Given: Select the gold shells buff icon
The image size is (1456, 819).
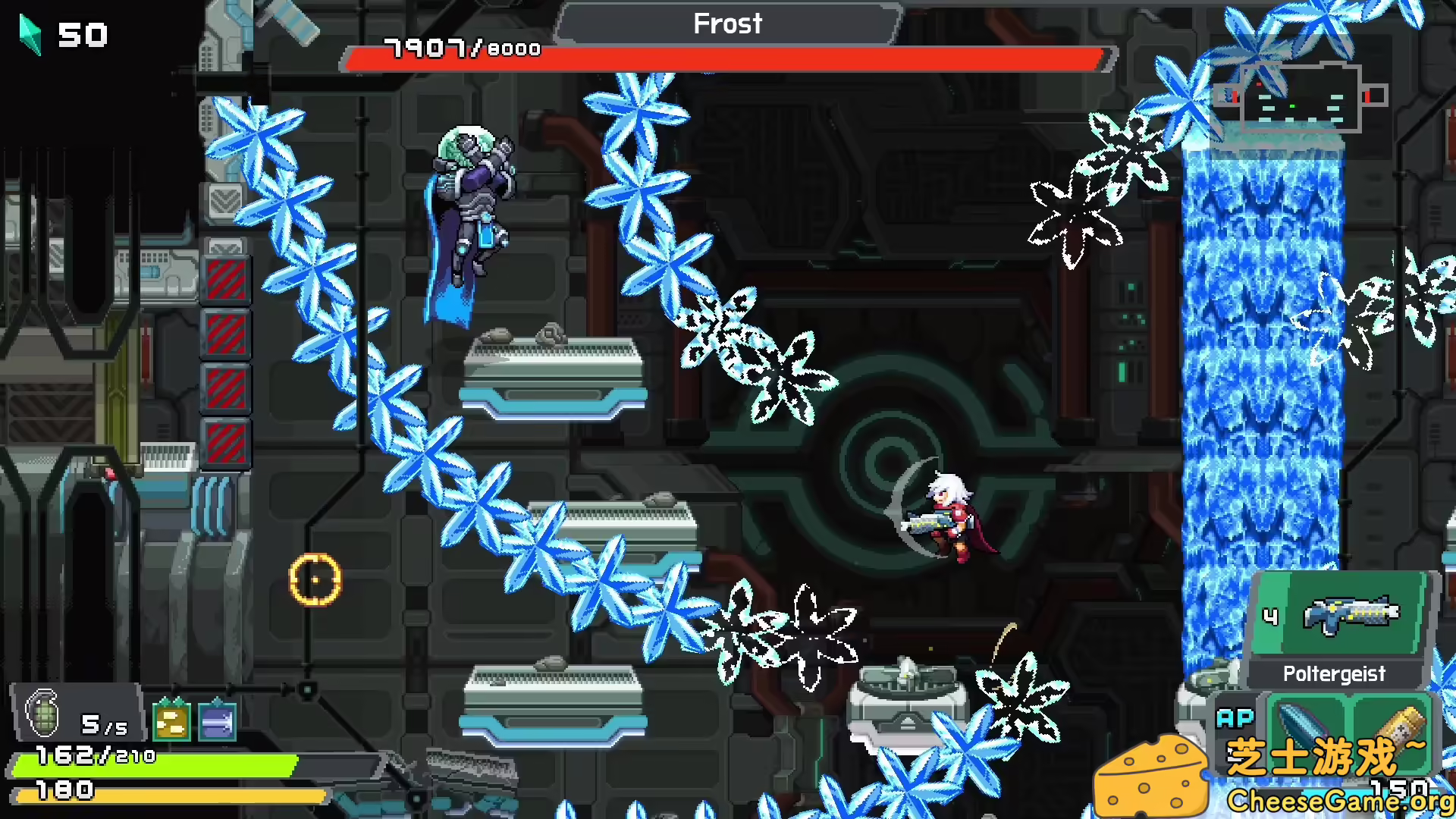Looking at the screenshot, I should pyautogui.click(x=172, y=722).
